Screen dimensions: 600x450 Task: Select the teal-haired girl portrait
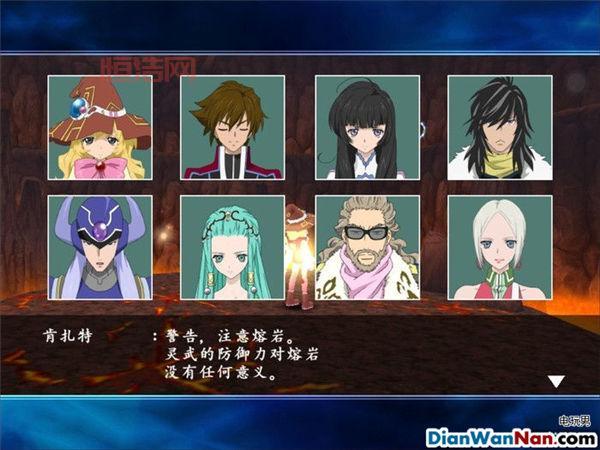pos(232,247)
